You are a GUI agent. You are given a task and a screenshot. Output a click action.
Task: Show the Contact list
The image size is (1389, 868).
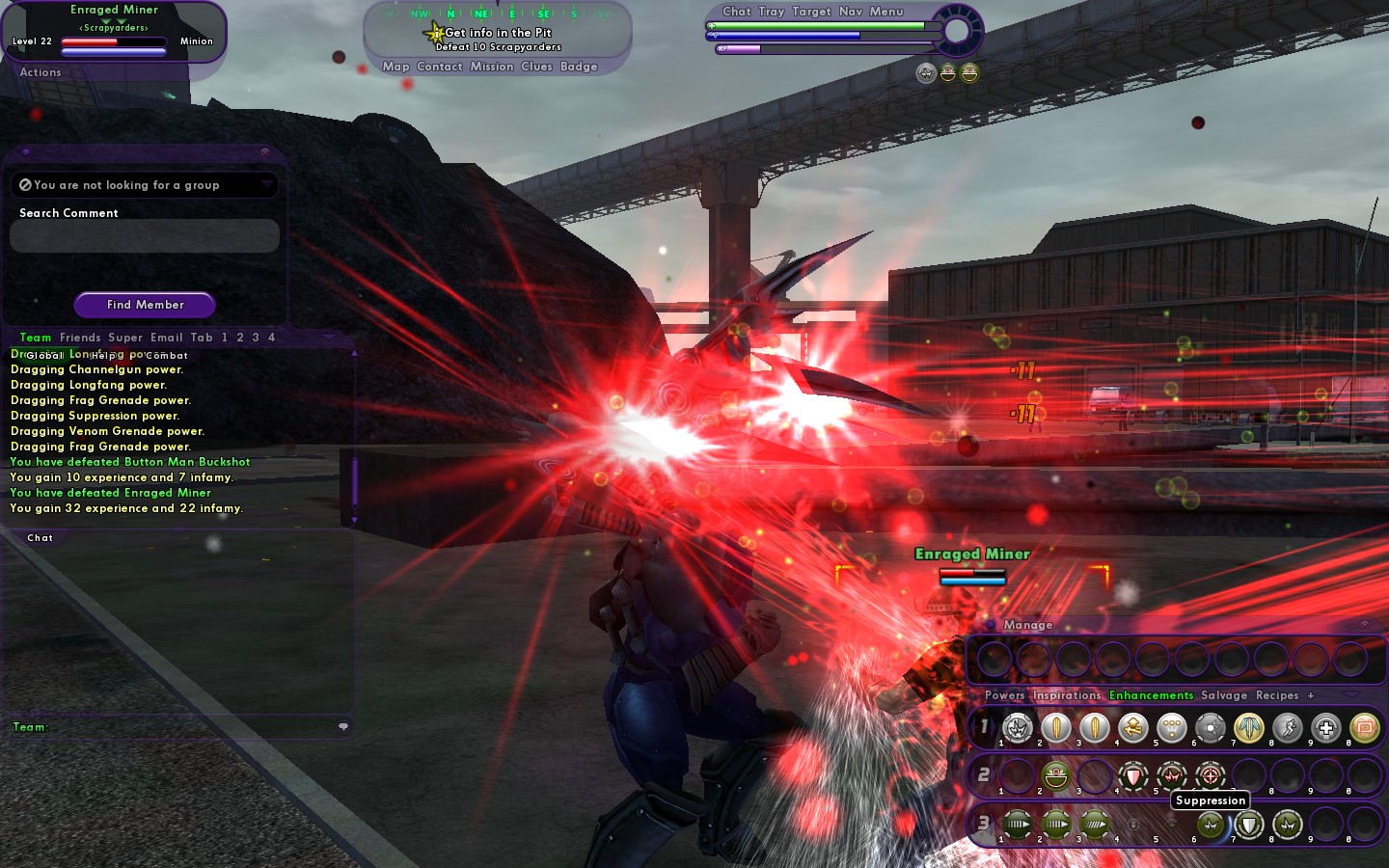[440, 67]
